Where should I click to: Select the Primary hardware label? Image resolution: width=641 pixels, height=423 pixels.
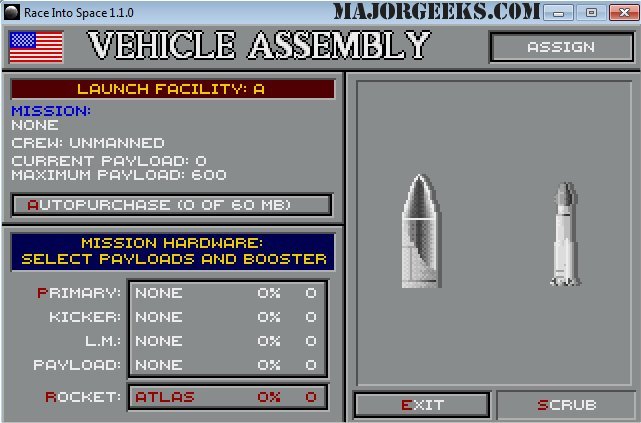point(79,293)
